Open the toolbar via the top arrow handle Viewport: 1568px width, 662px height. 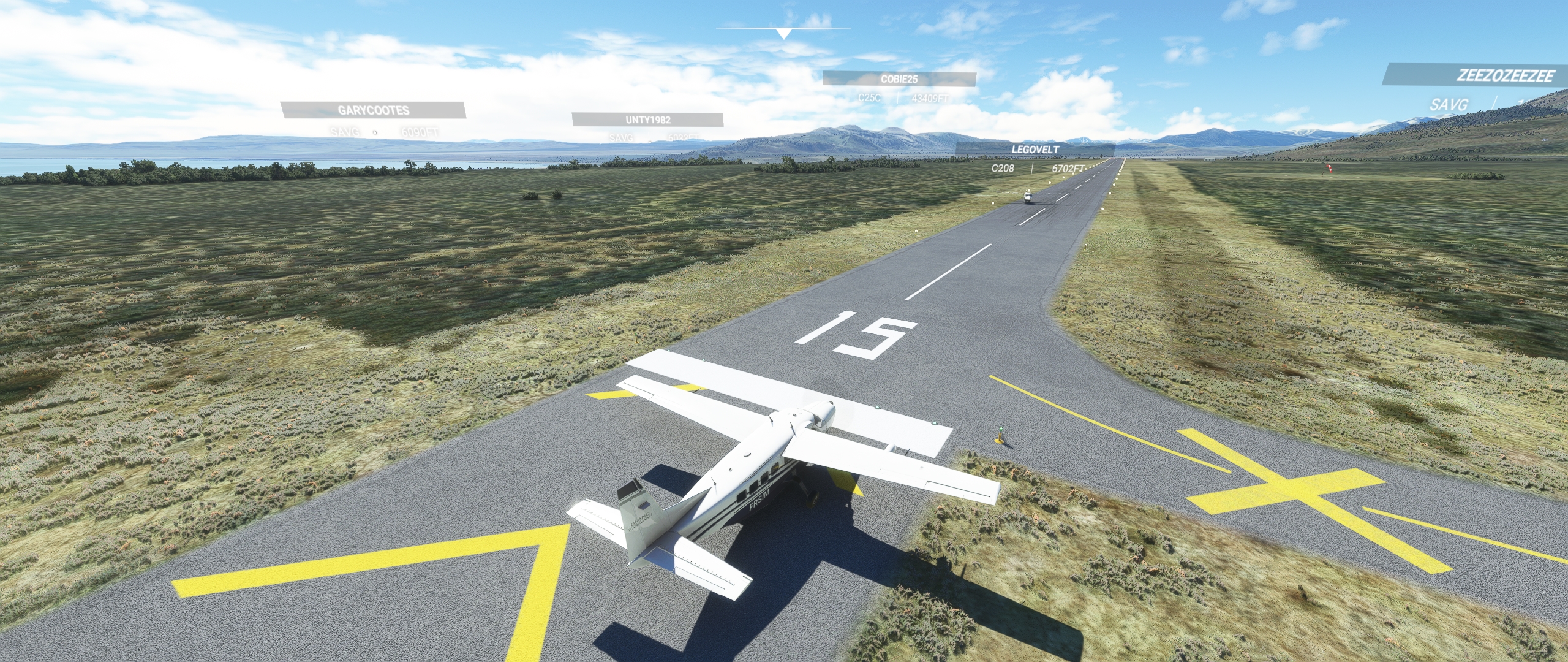(x=783, y=33)
